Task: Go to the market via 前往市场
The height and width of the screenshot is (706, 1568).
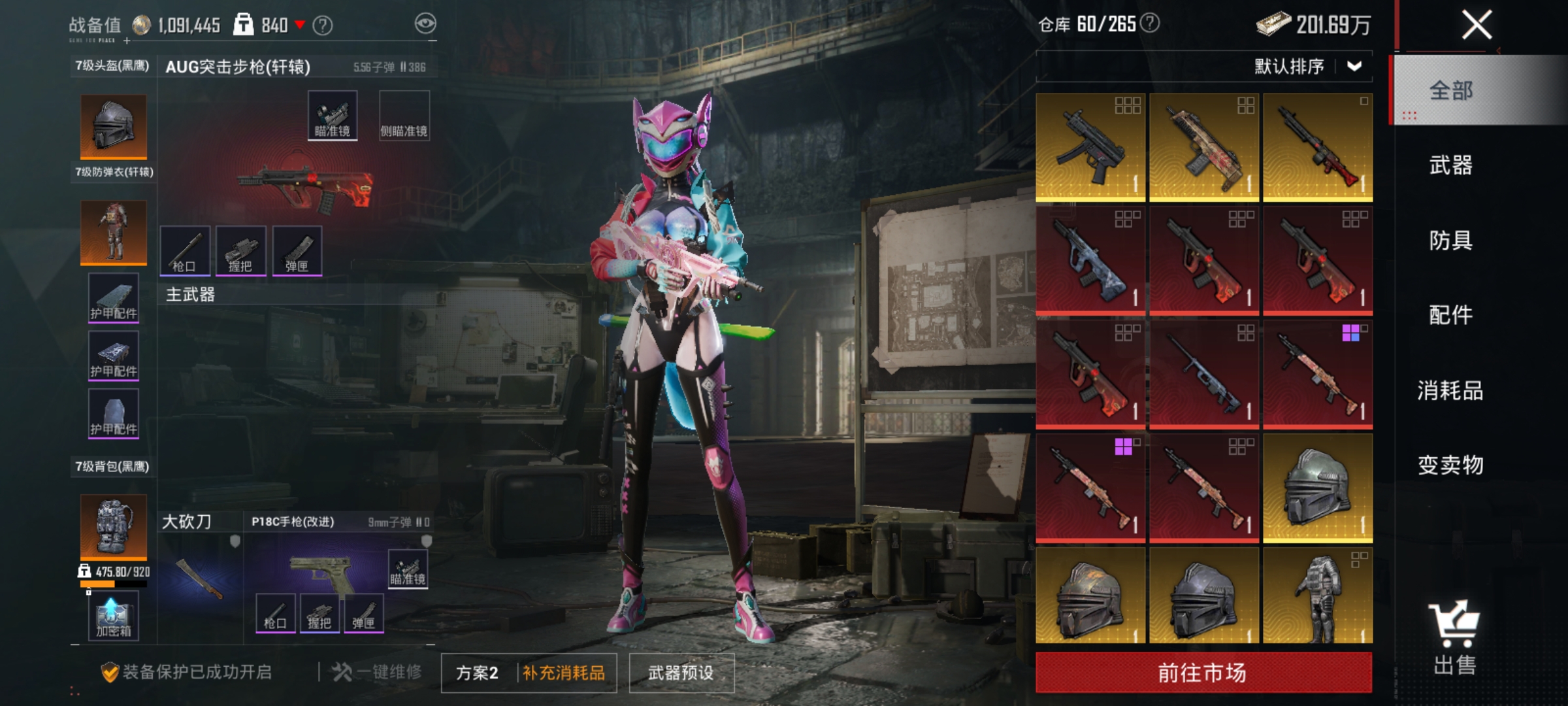Action: tap(1203, 672)
